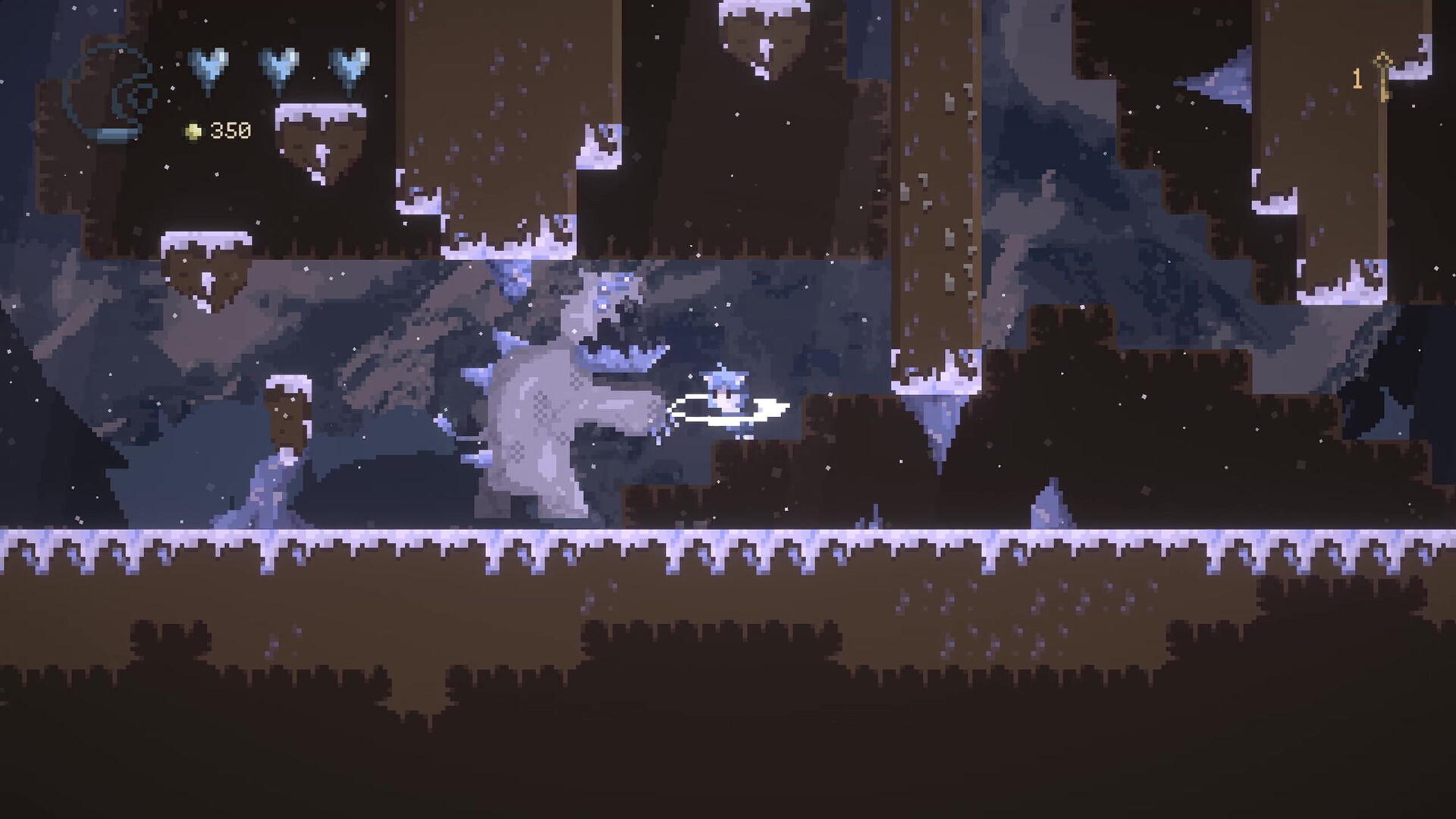Click the "1" key count number

(1357, 78)
